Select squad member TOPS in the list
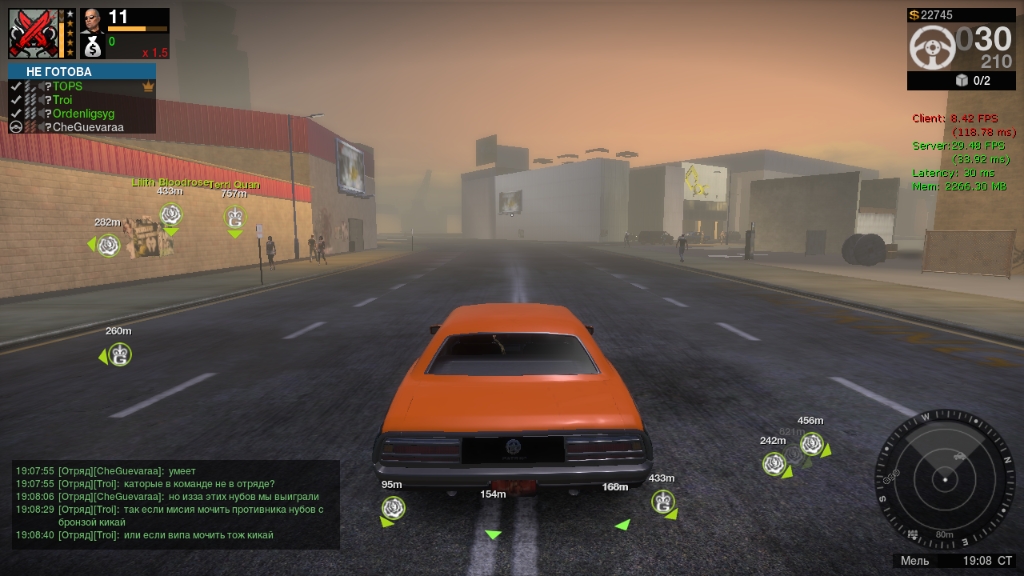Screen dimensions: 1024x576 pos(68,87)
